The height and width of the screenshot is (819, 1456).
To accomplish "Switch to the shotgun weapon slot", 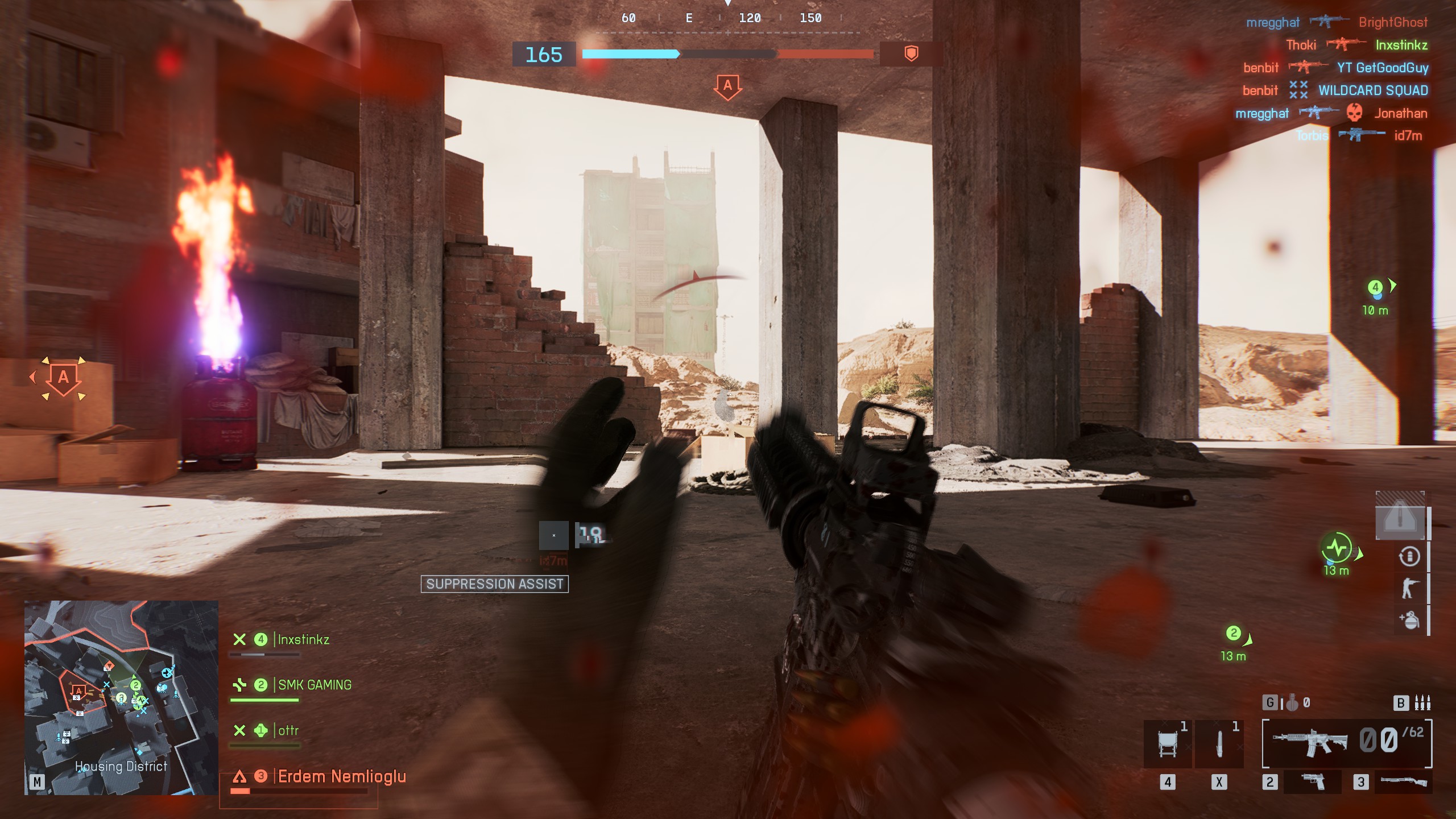I will click(x=1403, y=782).
